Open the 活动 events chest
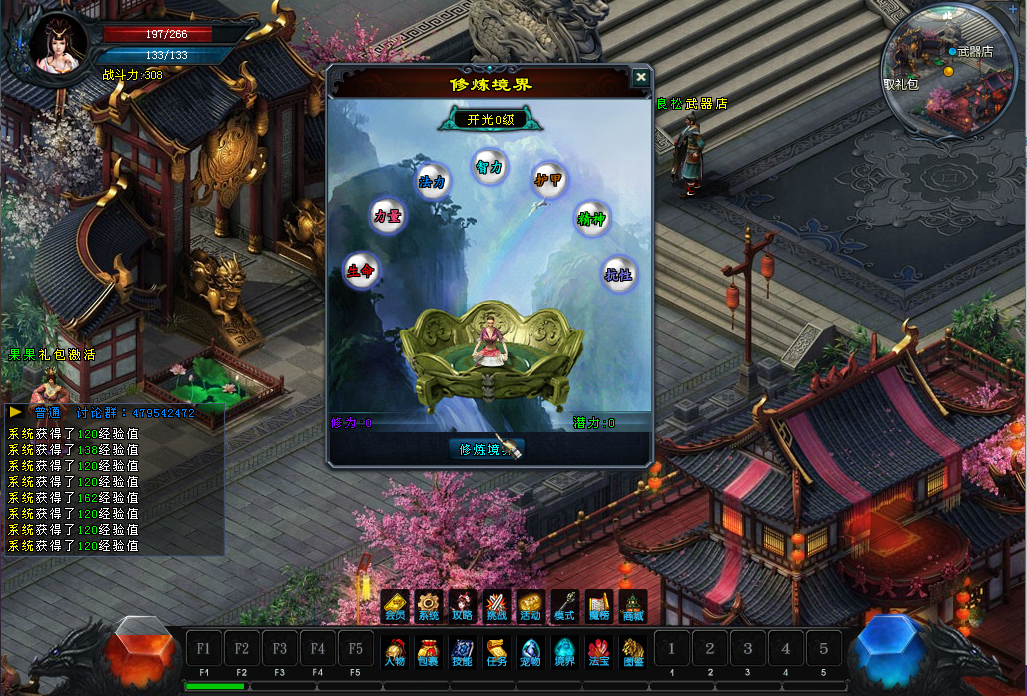This screenshot has height=696, width=1027. [x=530, y=605]
